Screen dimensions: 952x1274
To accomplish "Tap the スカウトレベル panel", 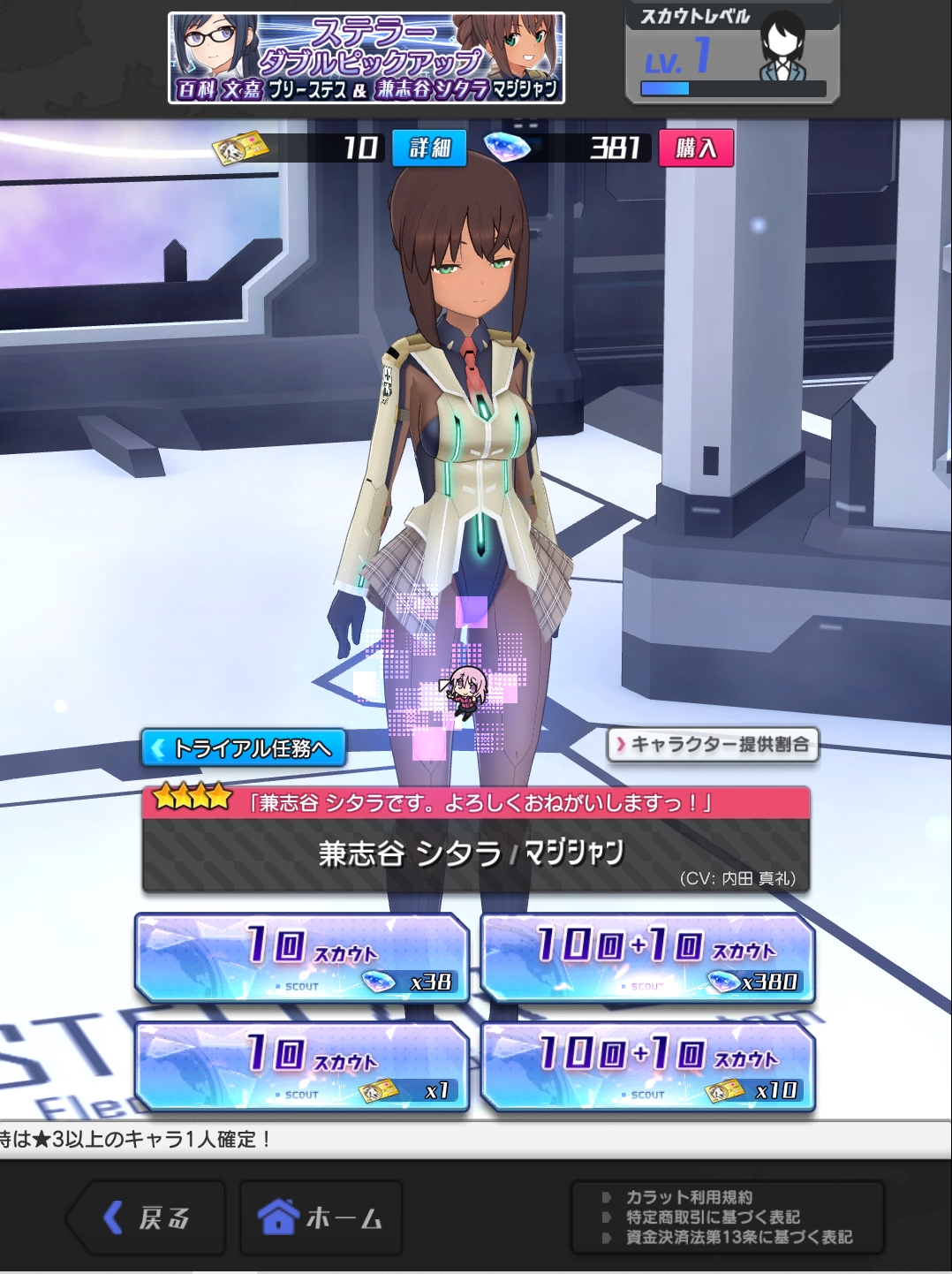I will (x=732, y=53).
